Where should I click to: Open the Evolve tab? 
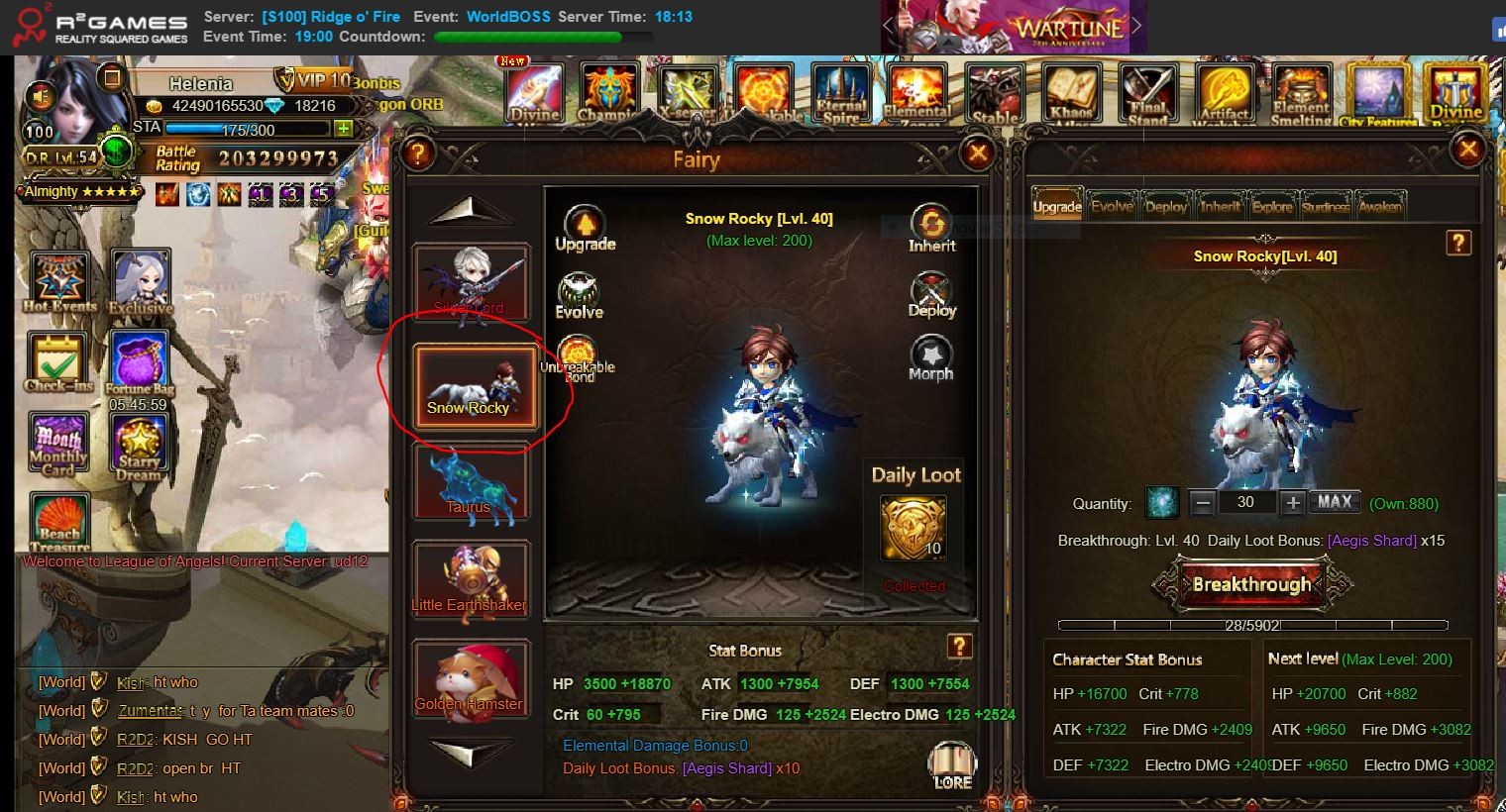click(x=1112, y=206)
